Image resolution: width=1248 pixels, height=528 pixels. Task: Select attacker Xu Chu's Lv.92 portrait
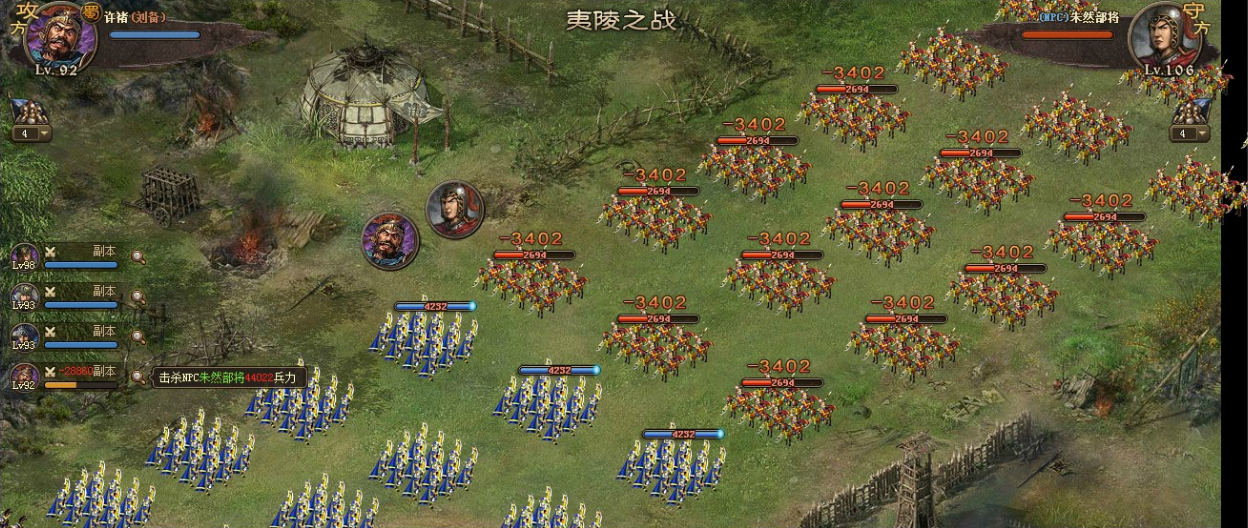59,36
